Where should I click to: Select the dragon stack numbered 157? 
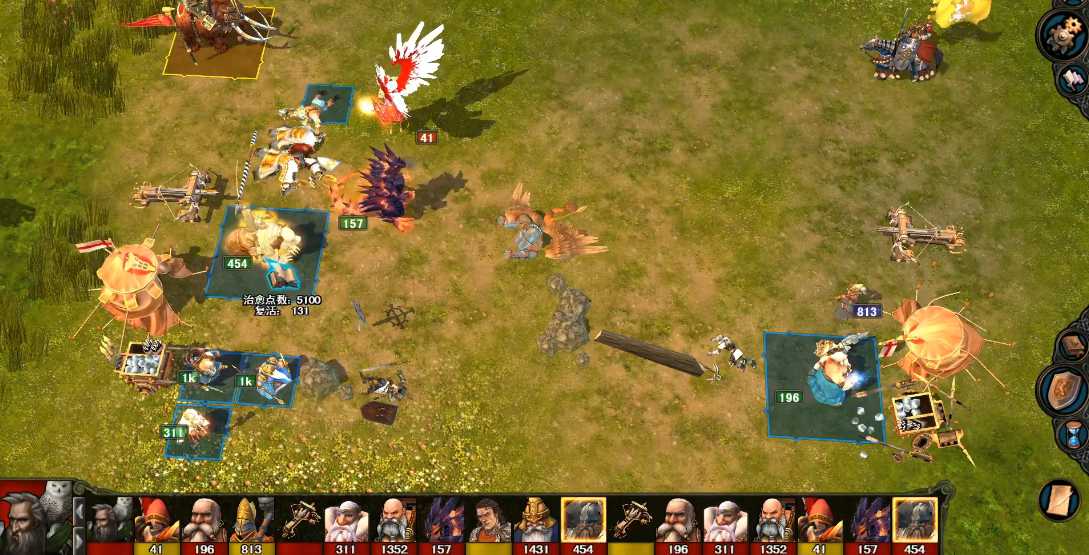(x=385, y=190)
